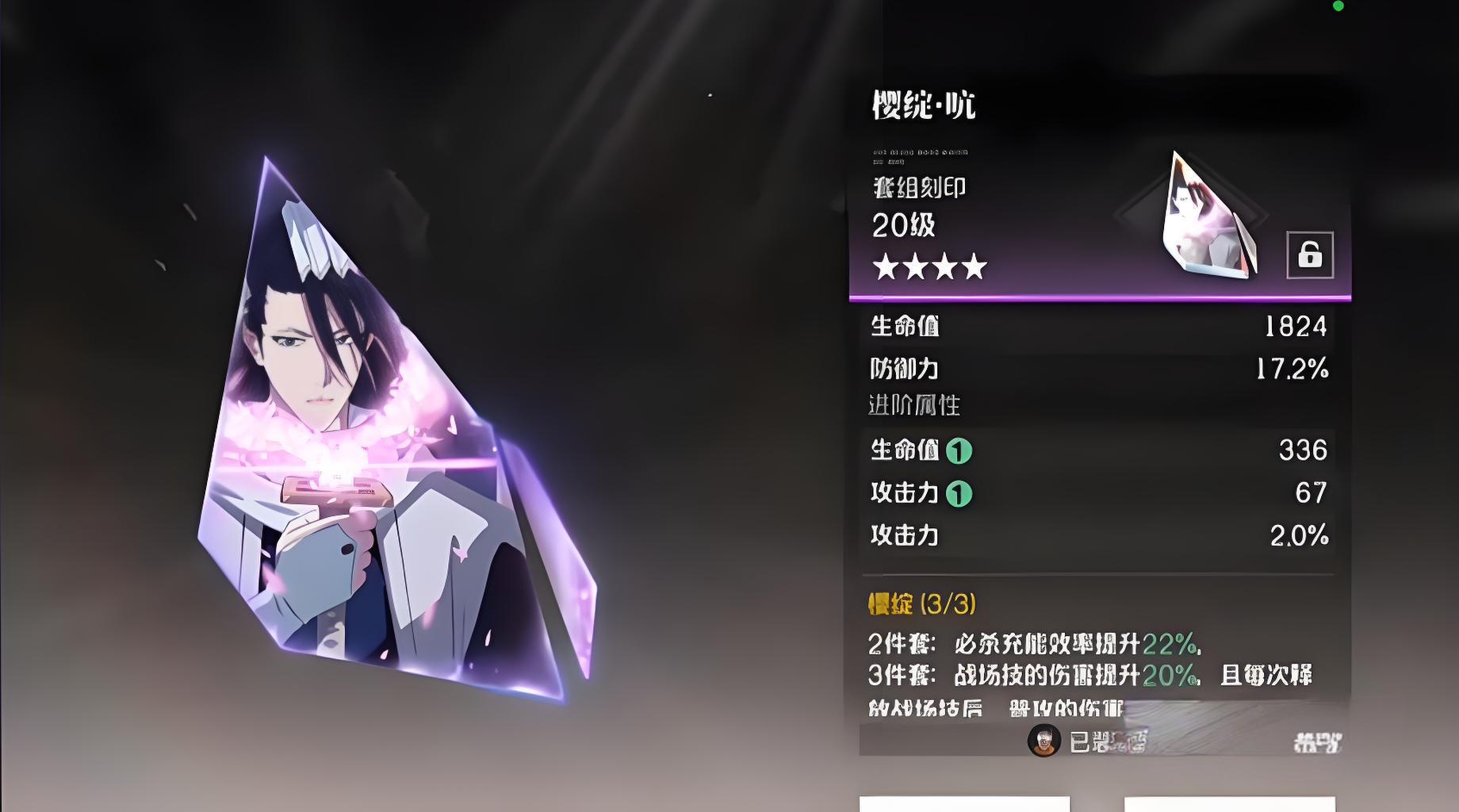Toggle the lock icon on the engraving
Image resolution: width=1459 pixels, height=812 pixels.
pos(1309,255)
